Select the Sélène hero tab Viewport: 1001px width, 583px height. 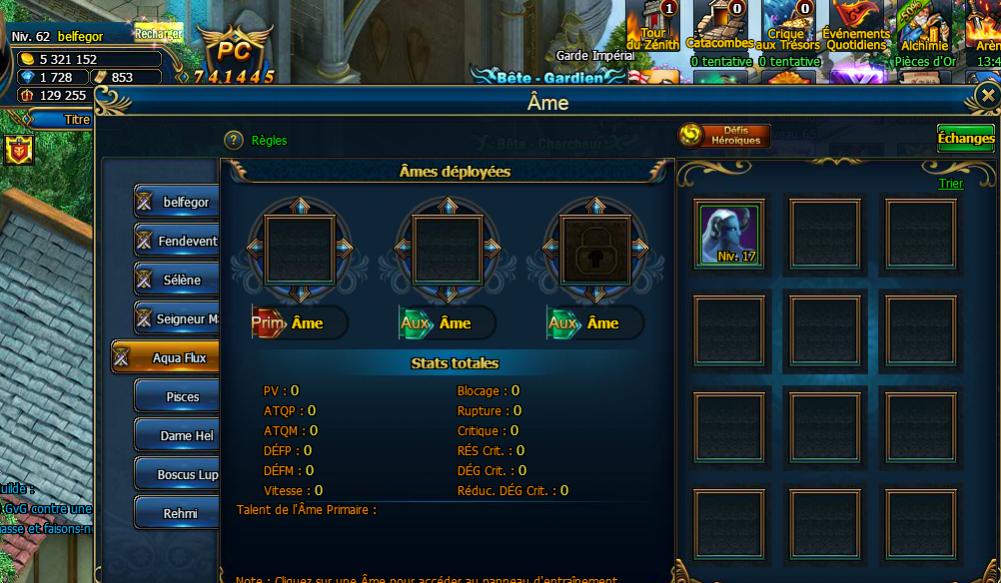coord(180,280)
